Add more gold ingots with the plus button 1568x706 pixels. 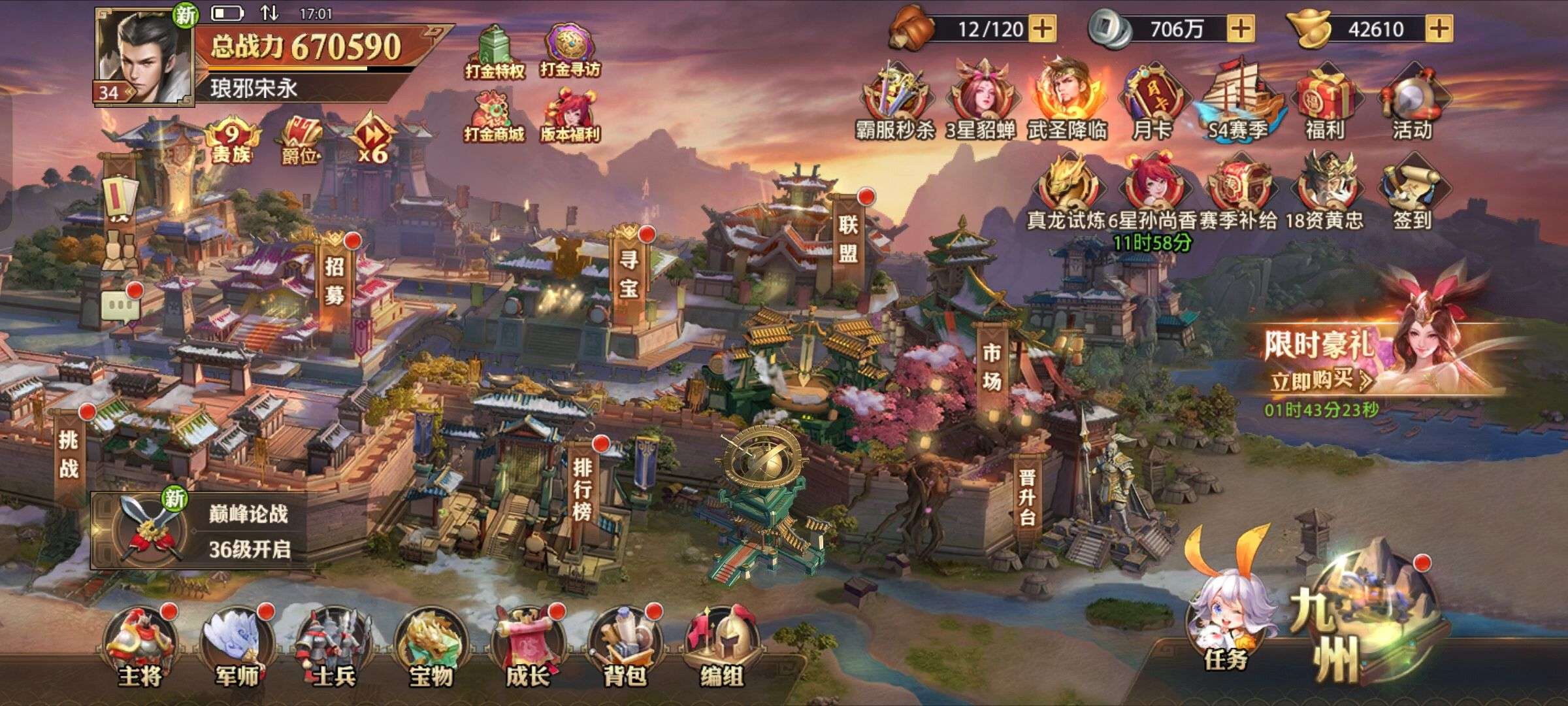1440,29
